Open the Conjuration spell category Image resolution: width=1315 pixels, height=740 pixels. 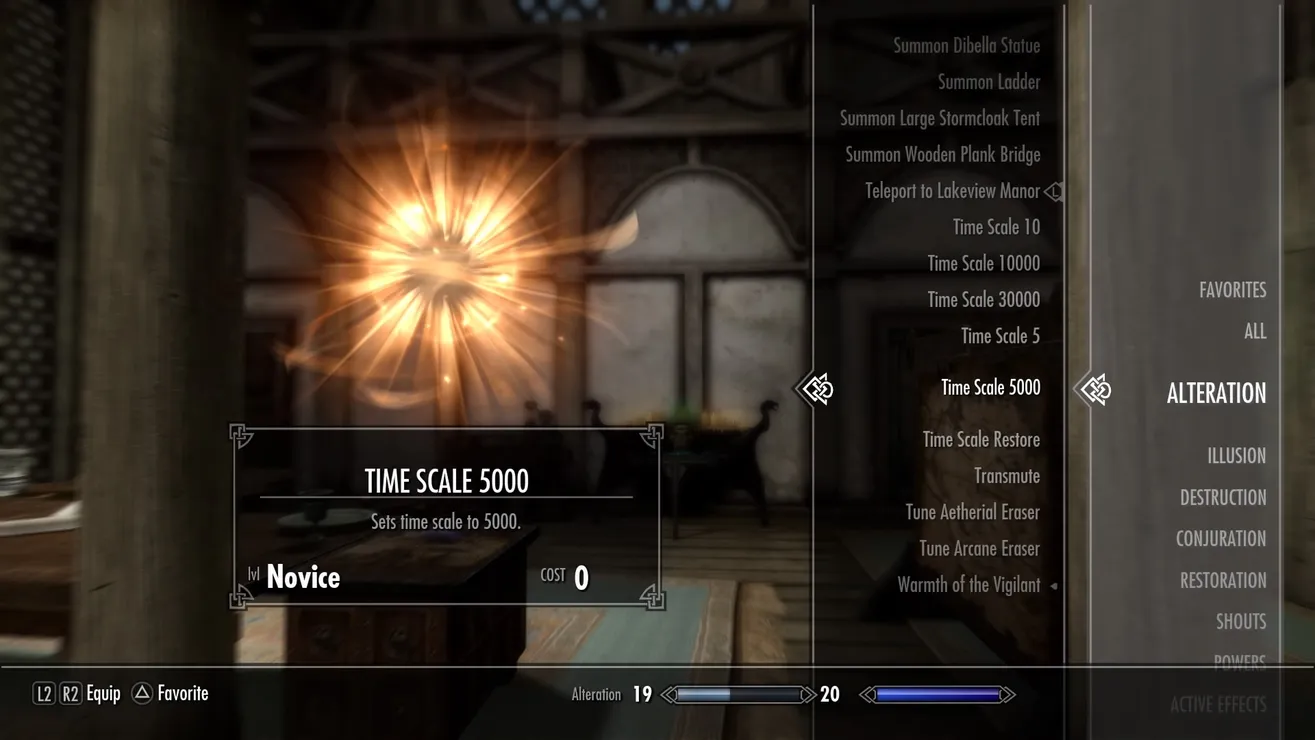tap(1220, 539)
